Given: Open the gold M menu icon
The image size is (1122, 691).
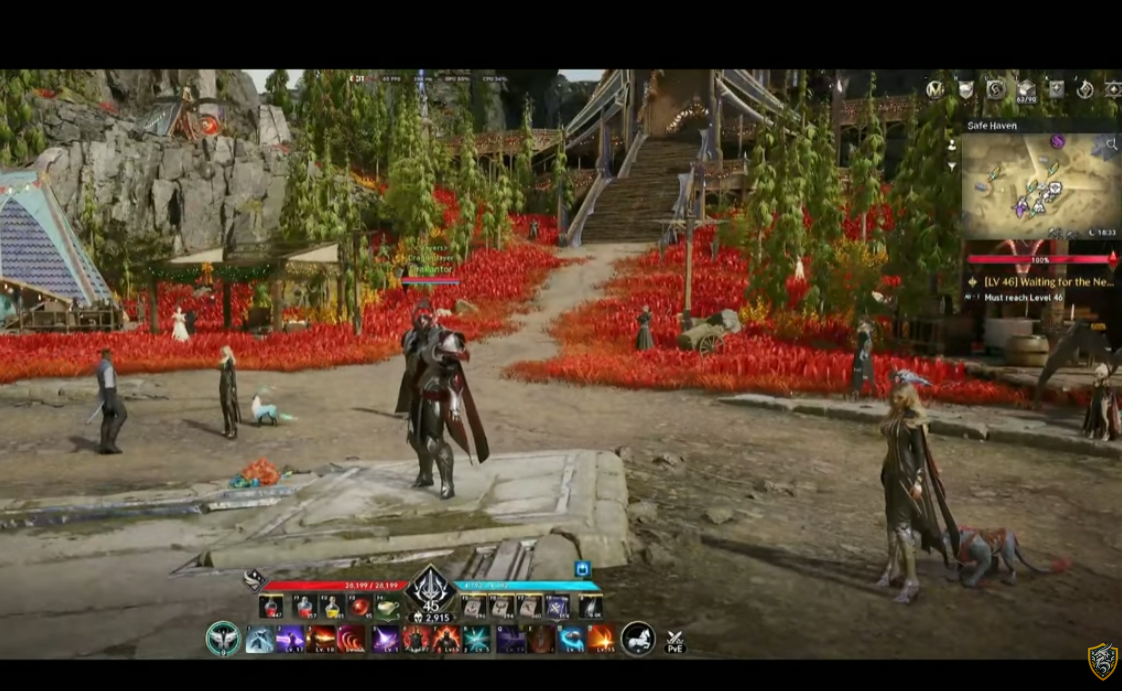Looking at the screenshot, I should [x=935, y=90].
